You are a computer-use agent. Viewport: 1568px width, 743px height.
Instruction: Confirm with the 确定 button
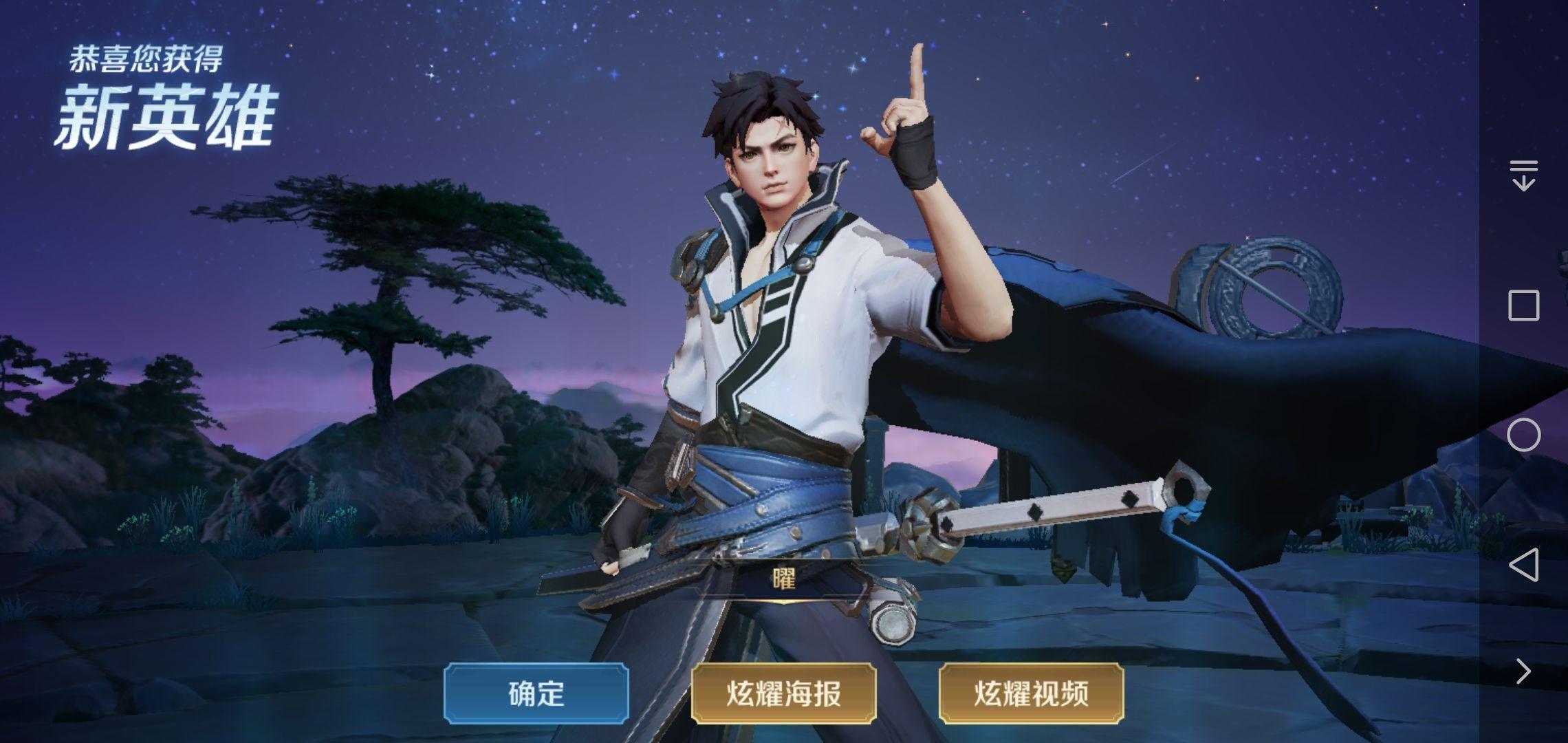tap(536, 693)
